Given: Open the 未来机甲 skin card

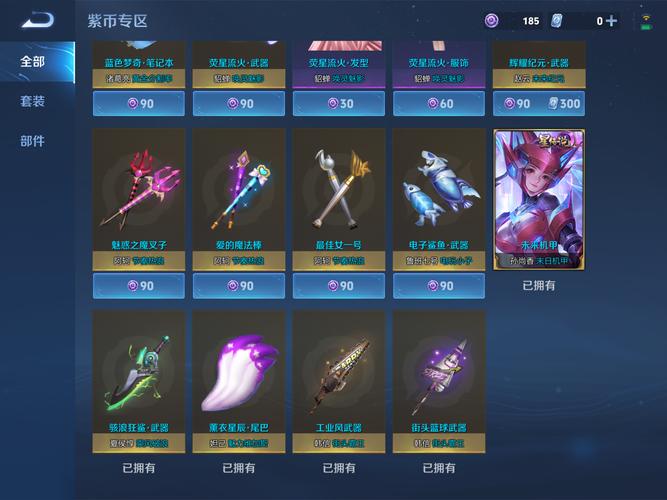Looking at the screenshot, I should (539, 199).
